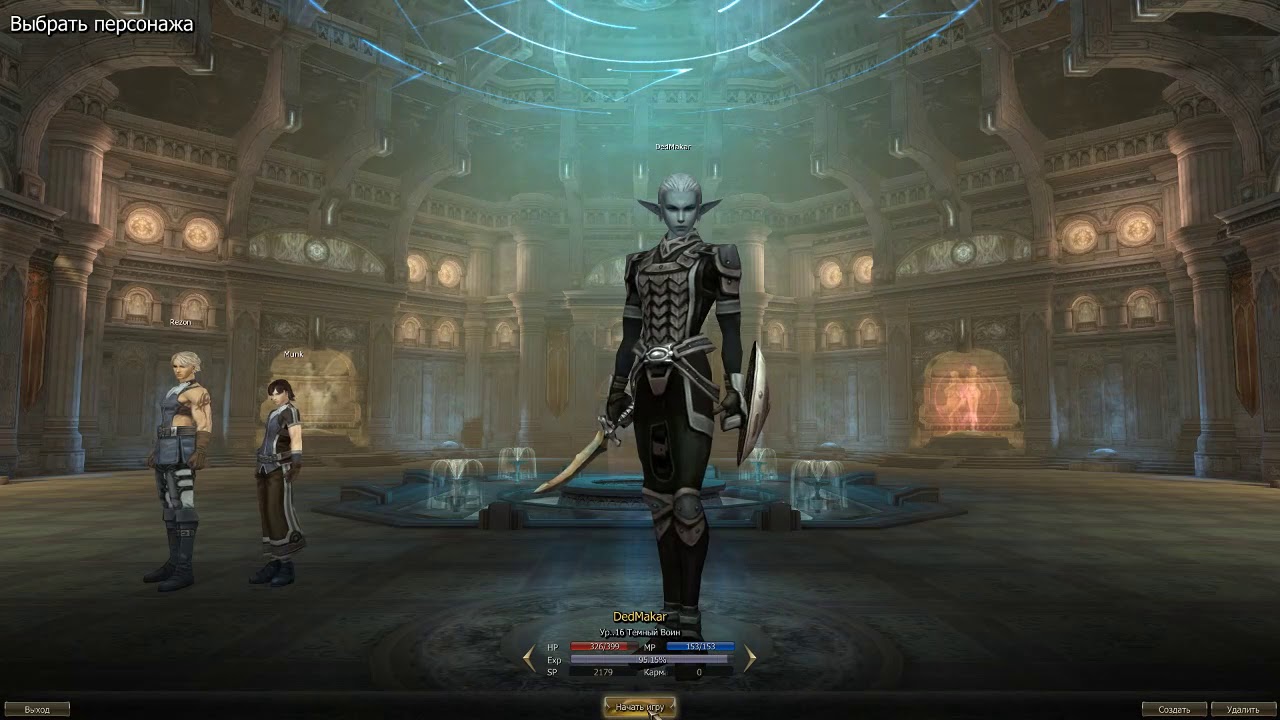1280x720 pixels.
Task: Exit via the Выход button
Action: tap(36, 710)
